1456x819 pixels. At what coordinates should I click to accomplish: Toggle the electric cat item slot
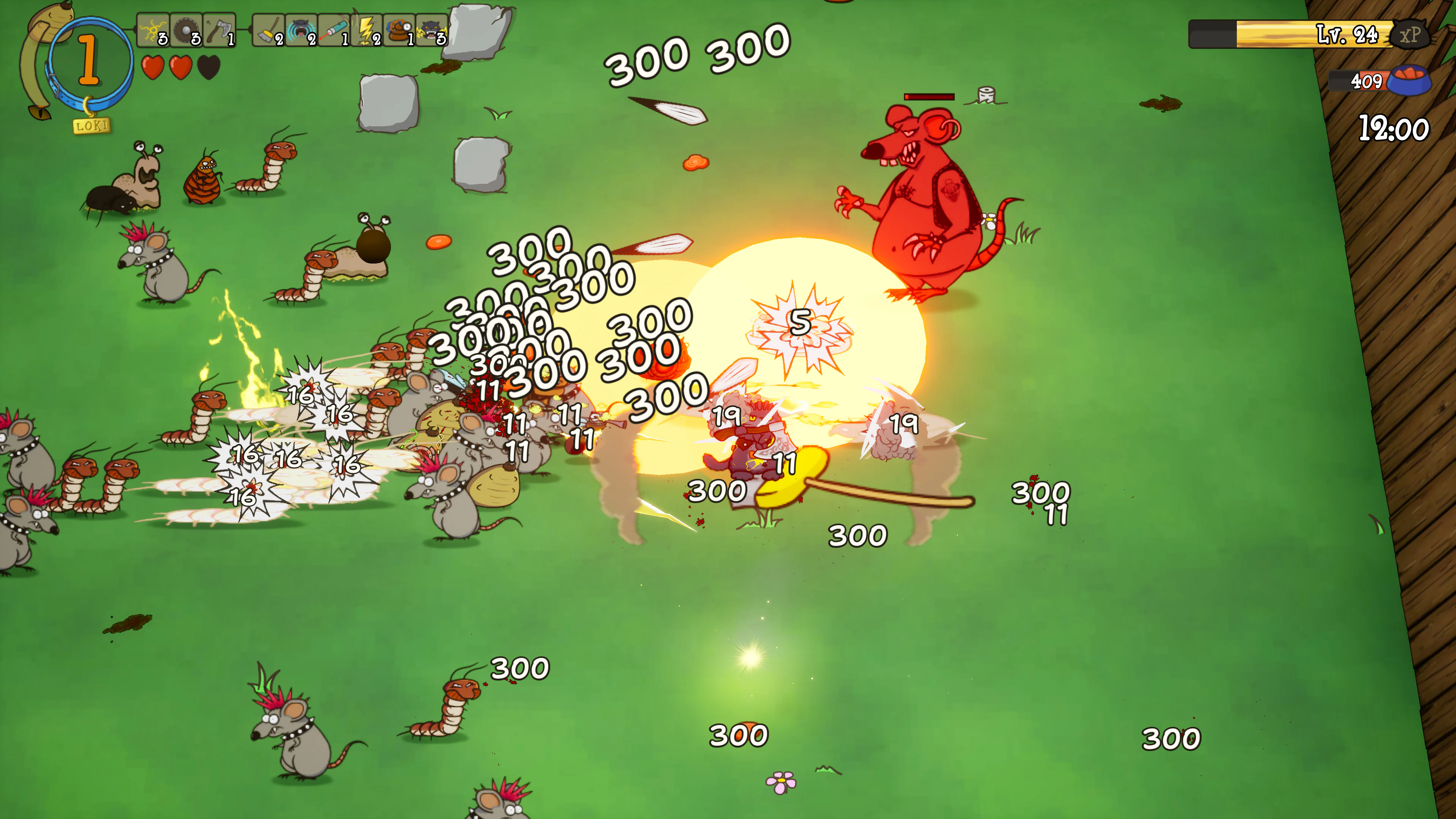(431, 30)
